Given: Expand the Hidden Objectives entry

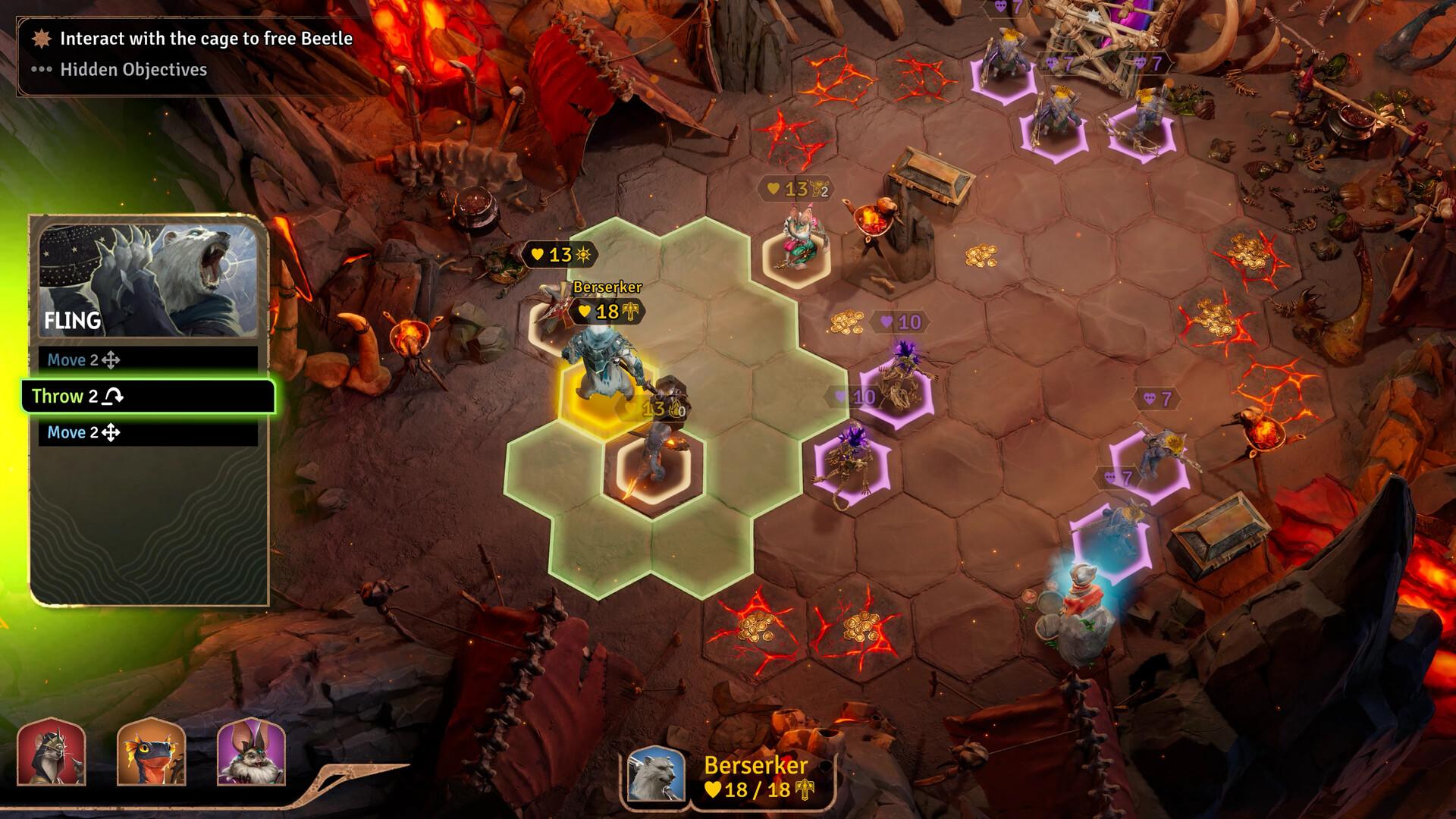Looking at the screenshot, I should tap(133, 71).
